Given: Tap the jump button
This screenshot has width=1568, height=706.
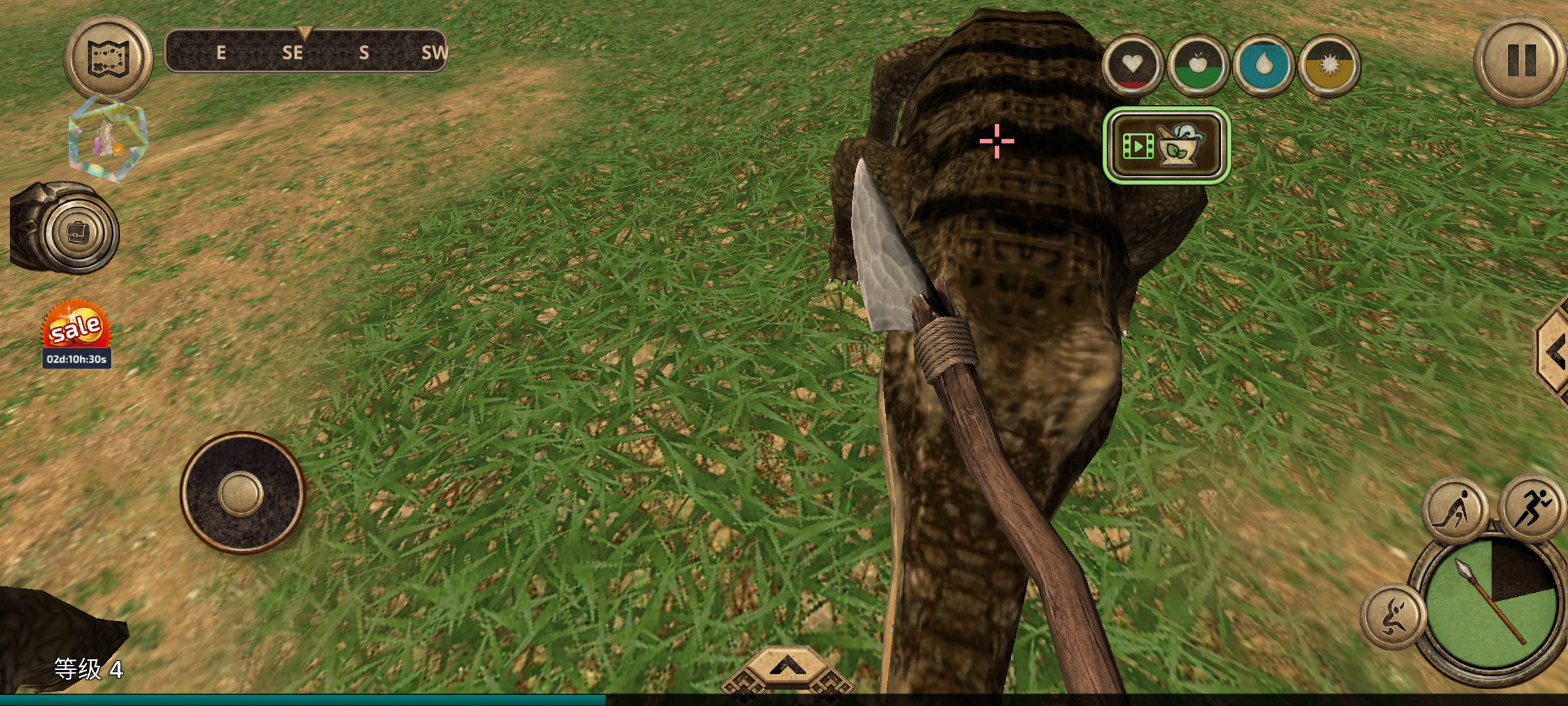Looking at the screenshot, I should pos(1392,616).
